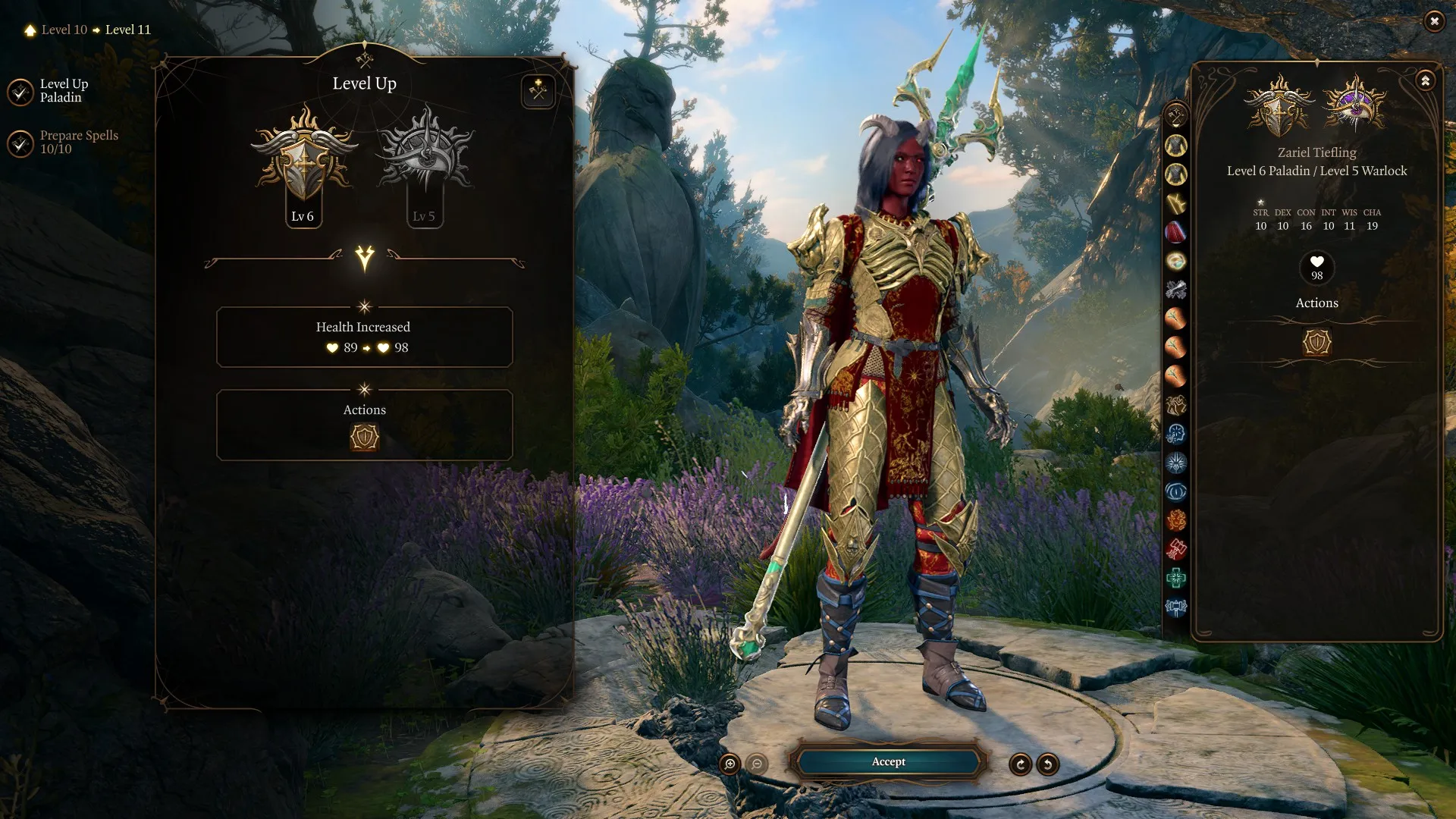Click the axe emblem beside the Level Up header
1456x819 pixels.
tap(538, 90)
